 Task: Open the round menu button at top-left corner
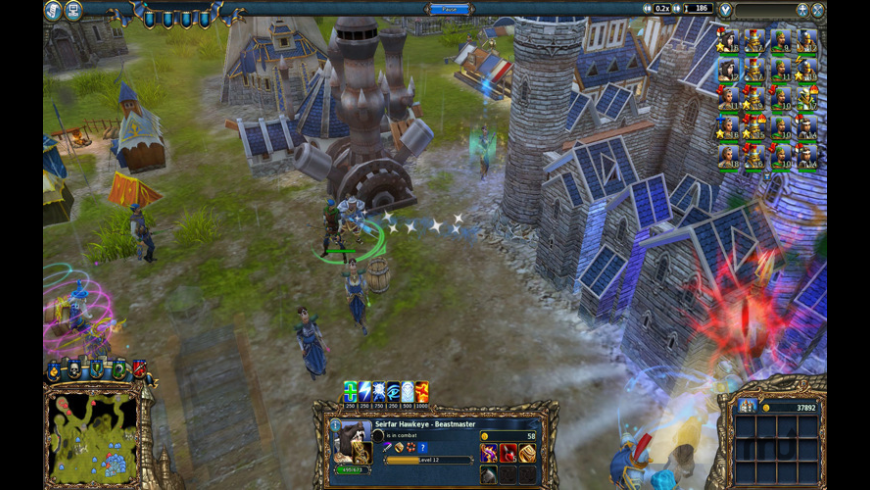tap(52, 10)
